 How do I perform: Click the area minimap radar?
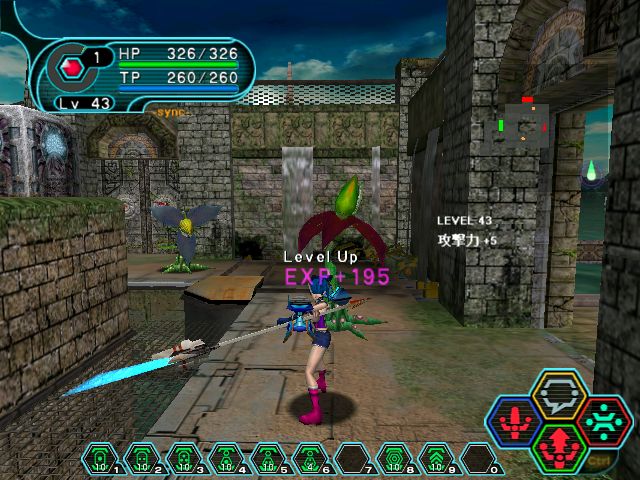point(522,124)
